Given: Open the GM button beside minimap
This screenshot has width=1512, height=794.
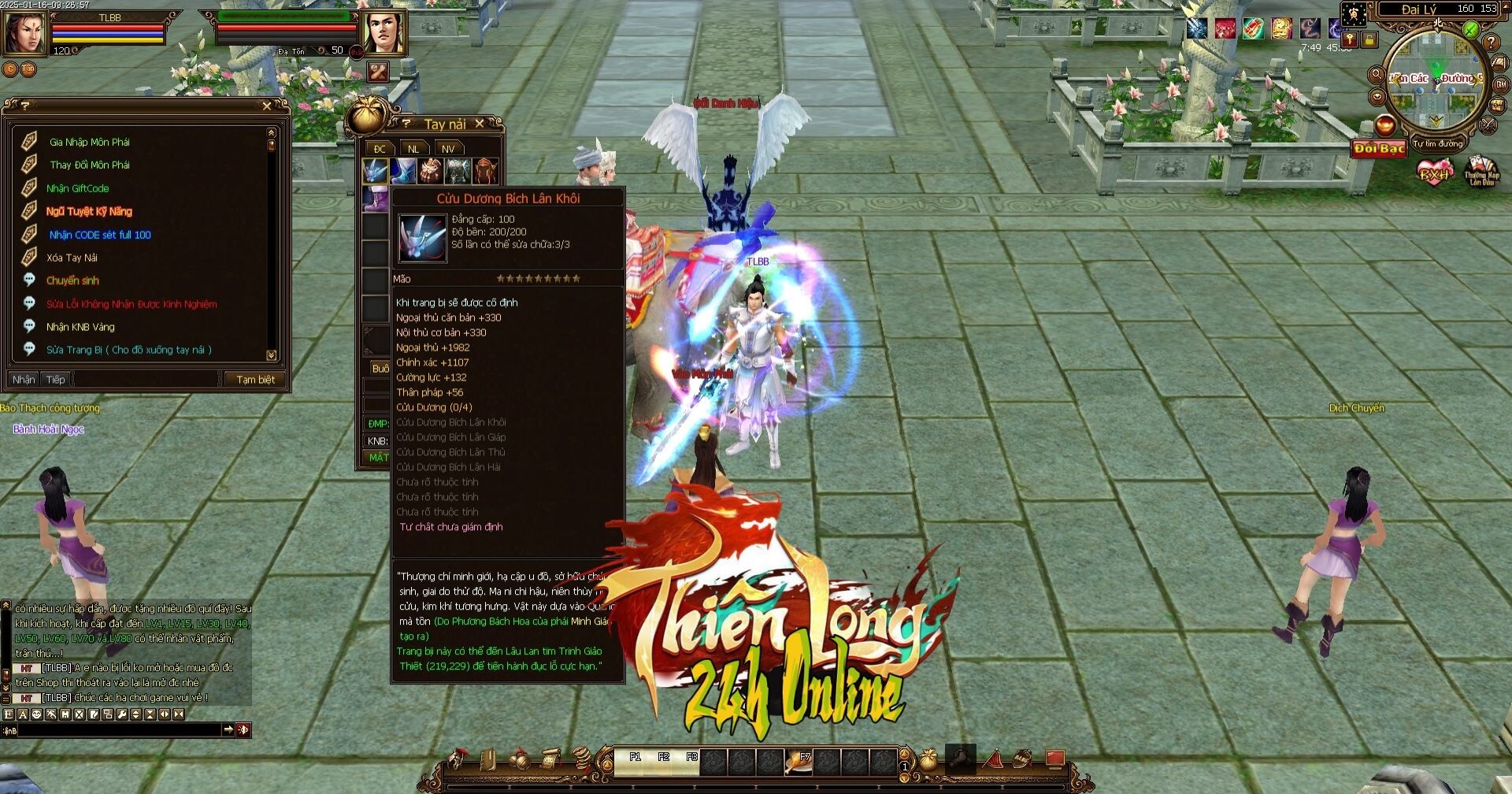Looking at the screenshot, I should coord(1501,84).
